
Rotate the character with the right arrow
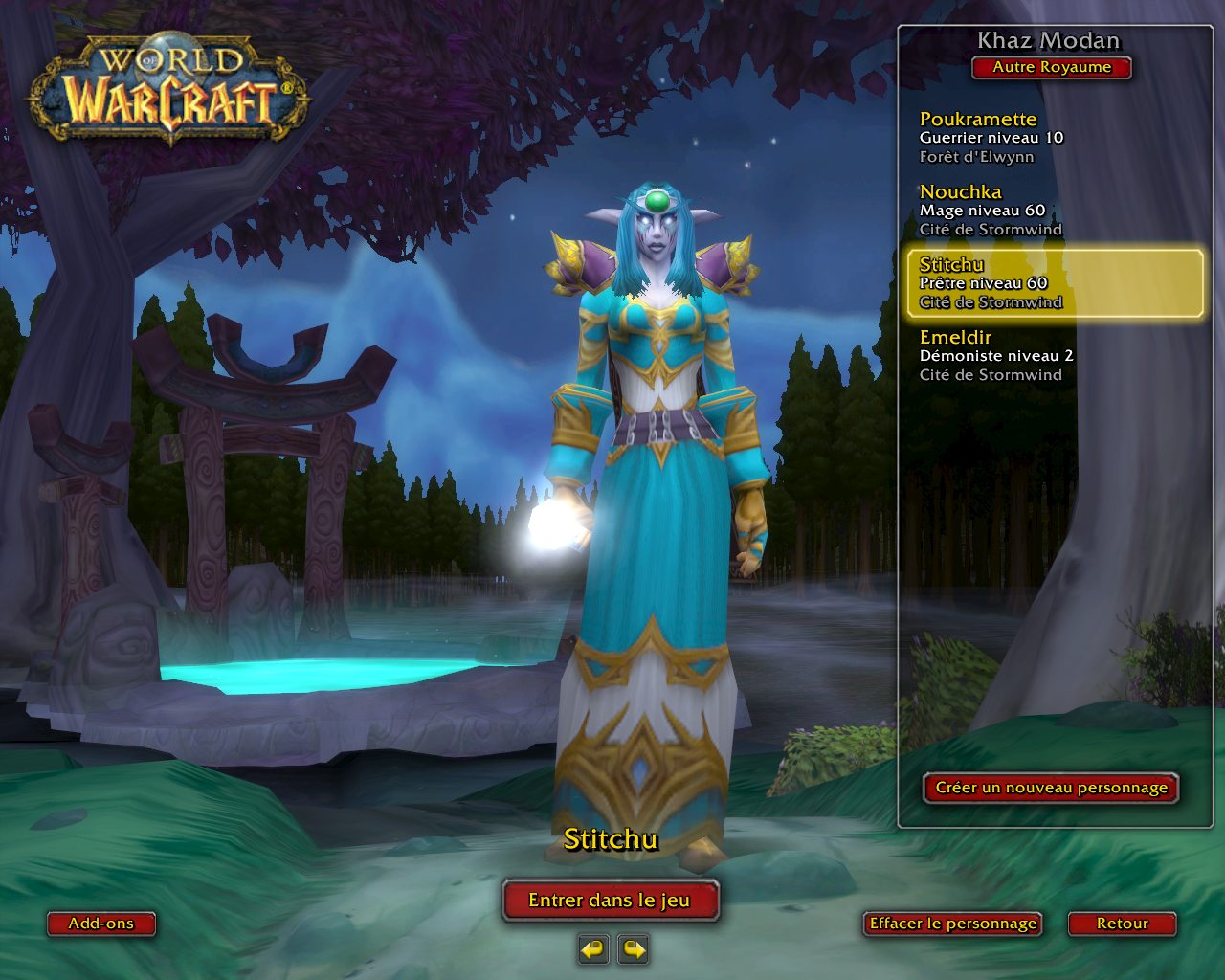[634, 949]
